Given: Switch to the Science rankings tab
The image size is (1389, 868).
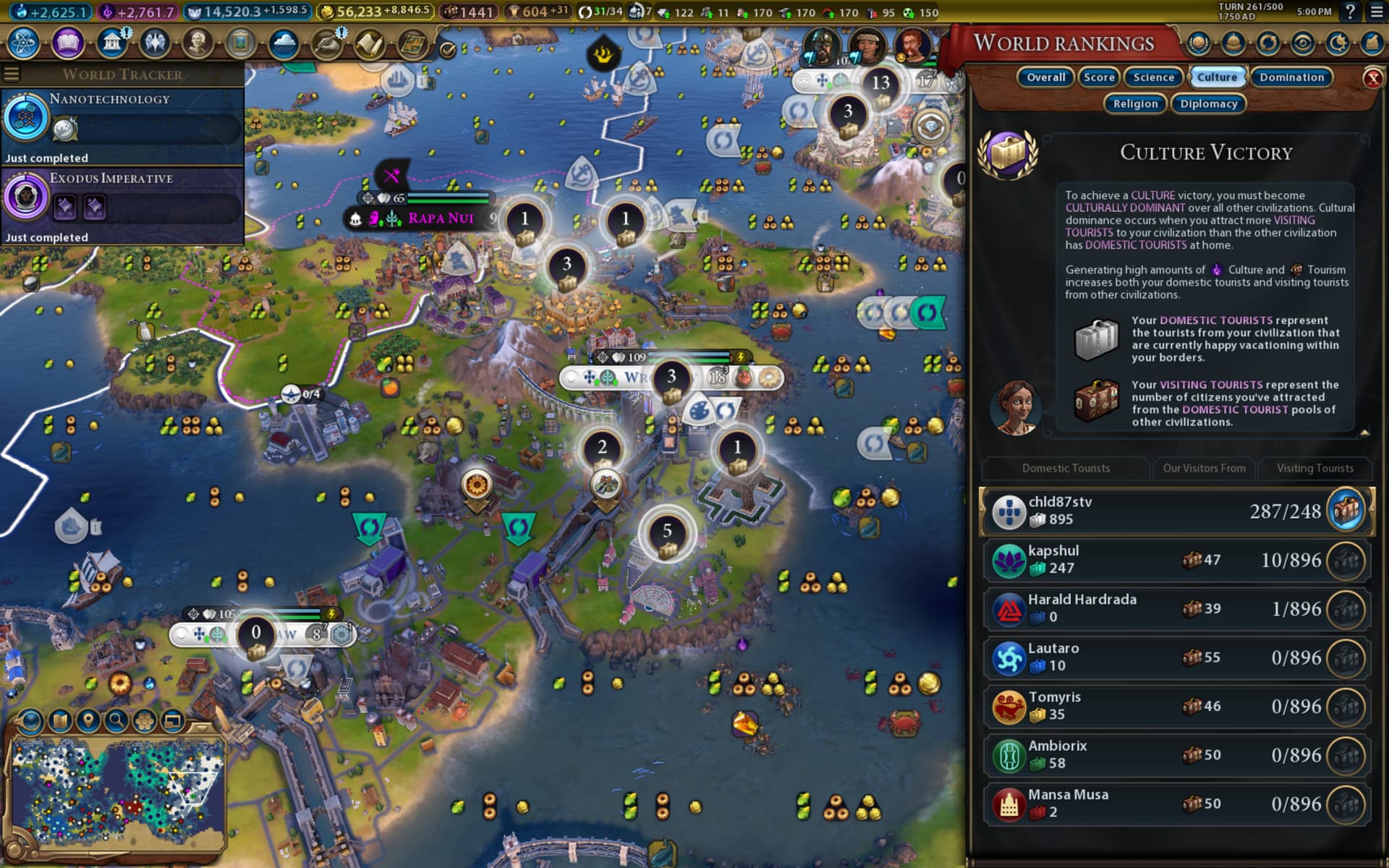Looking at the screenshot, I should [1153, 77].
